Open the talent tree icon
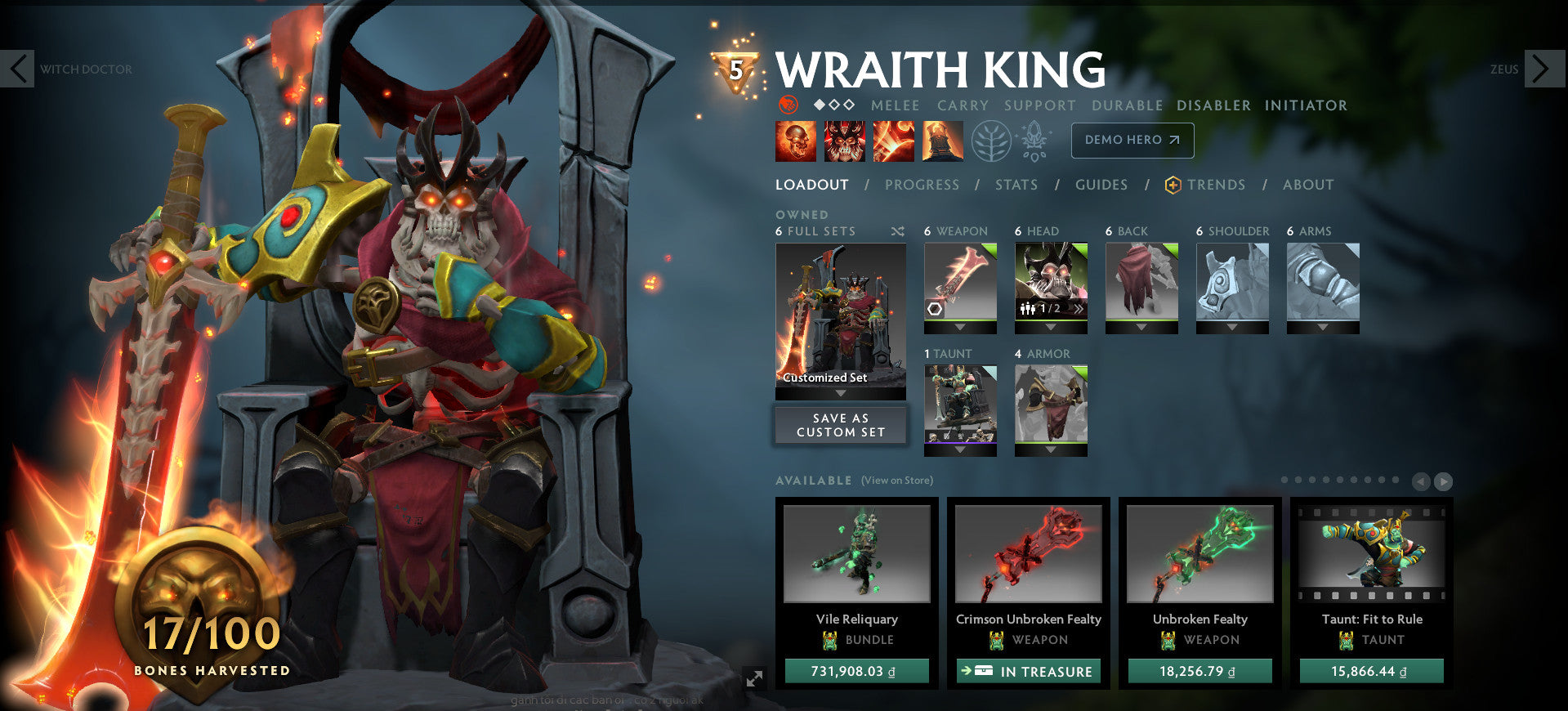This screenshot has height=711, width=1568. pos(991,141)
